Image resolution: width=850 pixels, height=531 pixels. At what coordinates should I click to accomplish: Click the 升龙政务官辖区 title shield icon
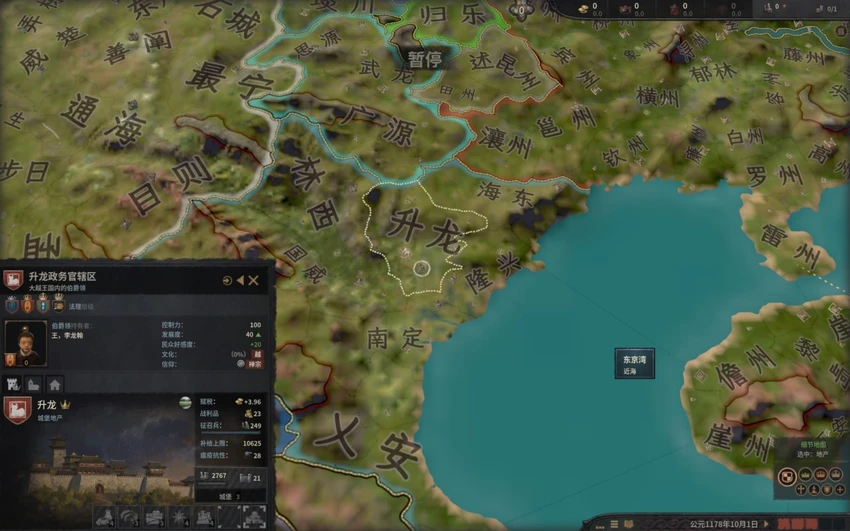[x=13, y=281]
